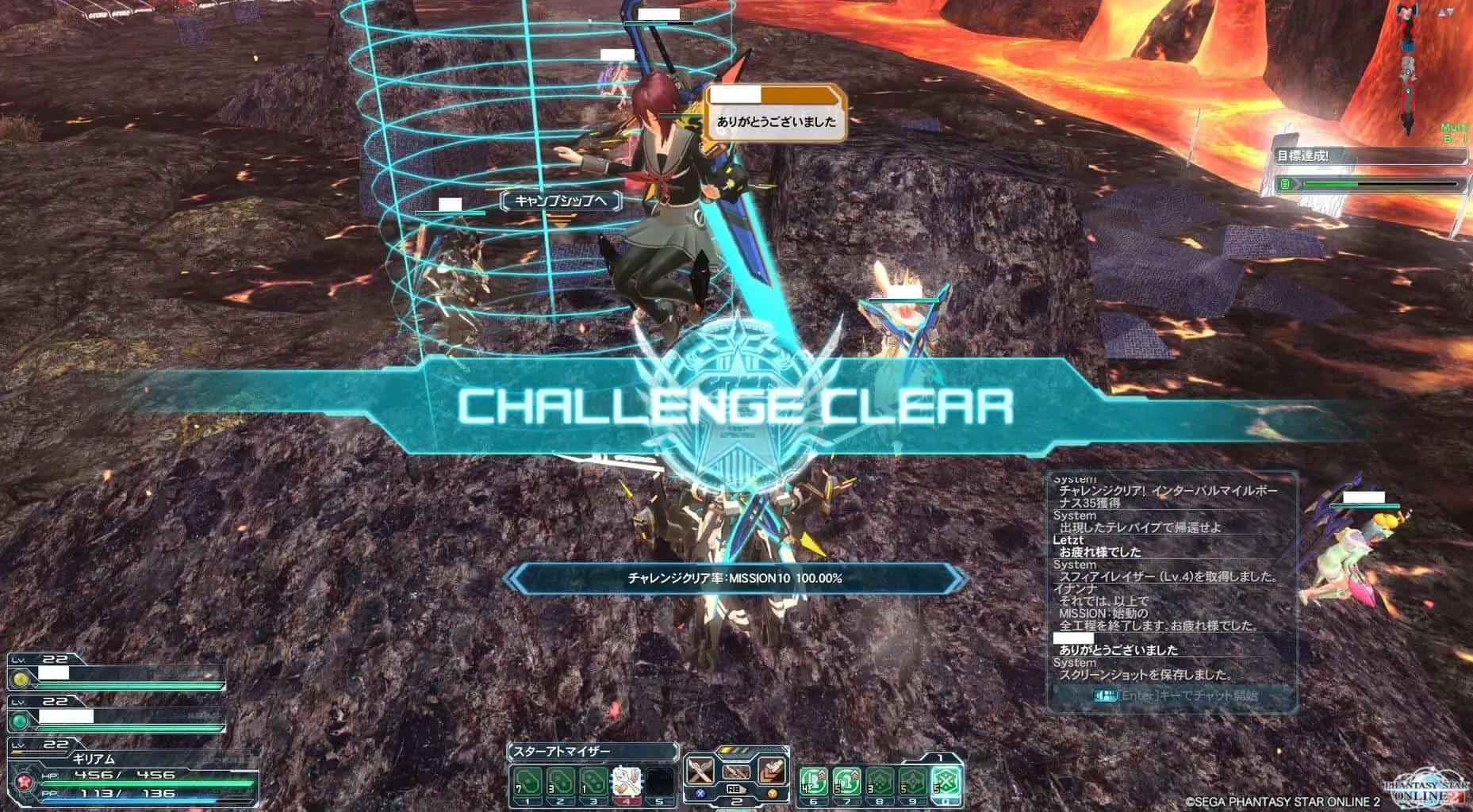Click the chat input bar below the log

coord(1172,696)
